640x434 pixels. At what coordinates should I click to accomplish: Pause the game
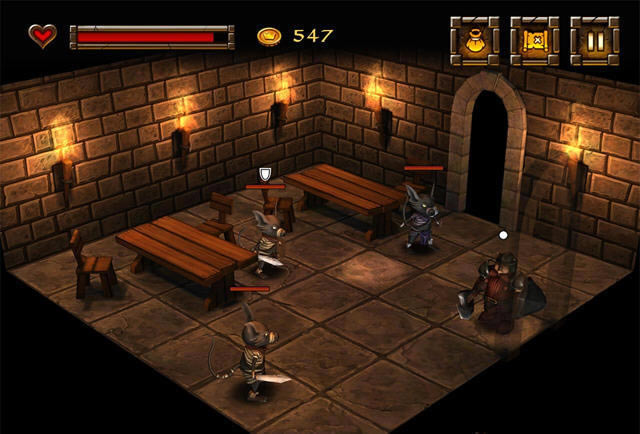click(594, 41)
